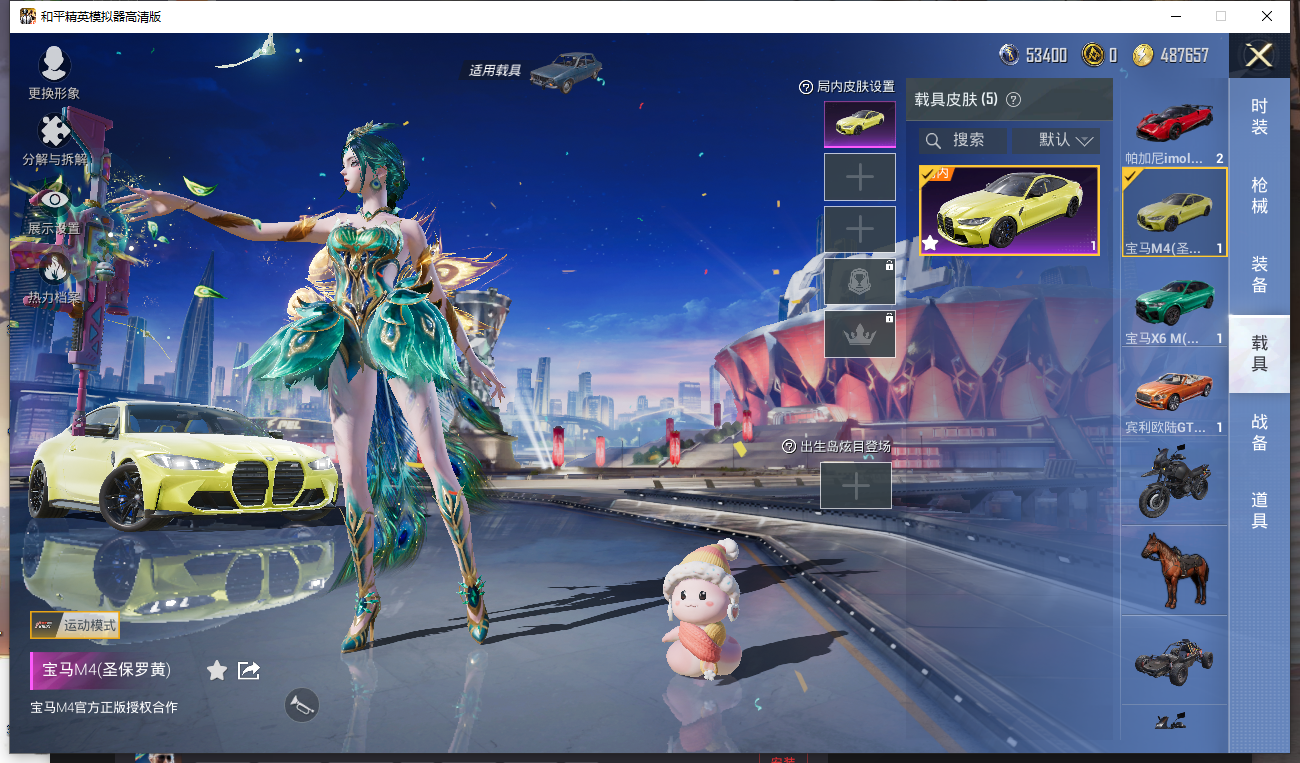1300x763 pixels.
Task: Toggle the 运动模式 sport mode button
Action: click(x=75, y=626)
